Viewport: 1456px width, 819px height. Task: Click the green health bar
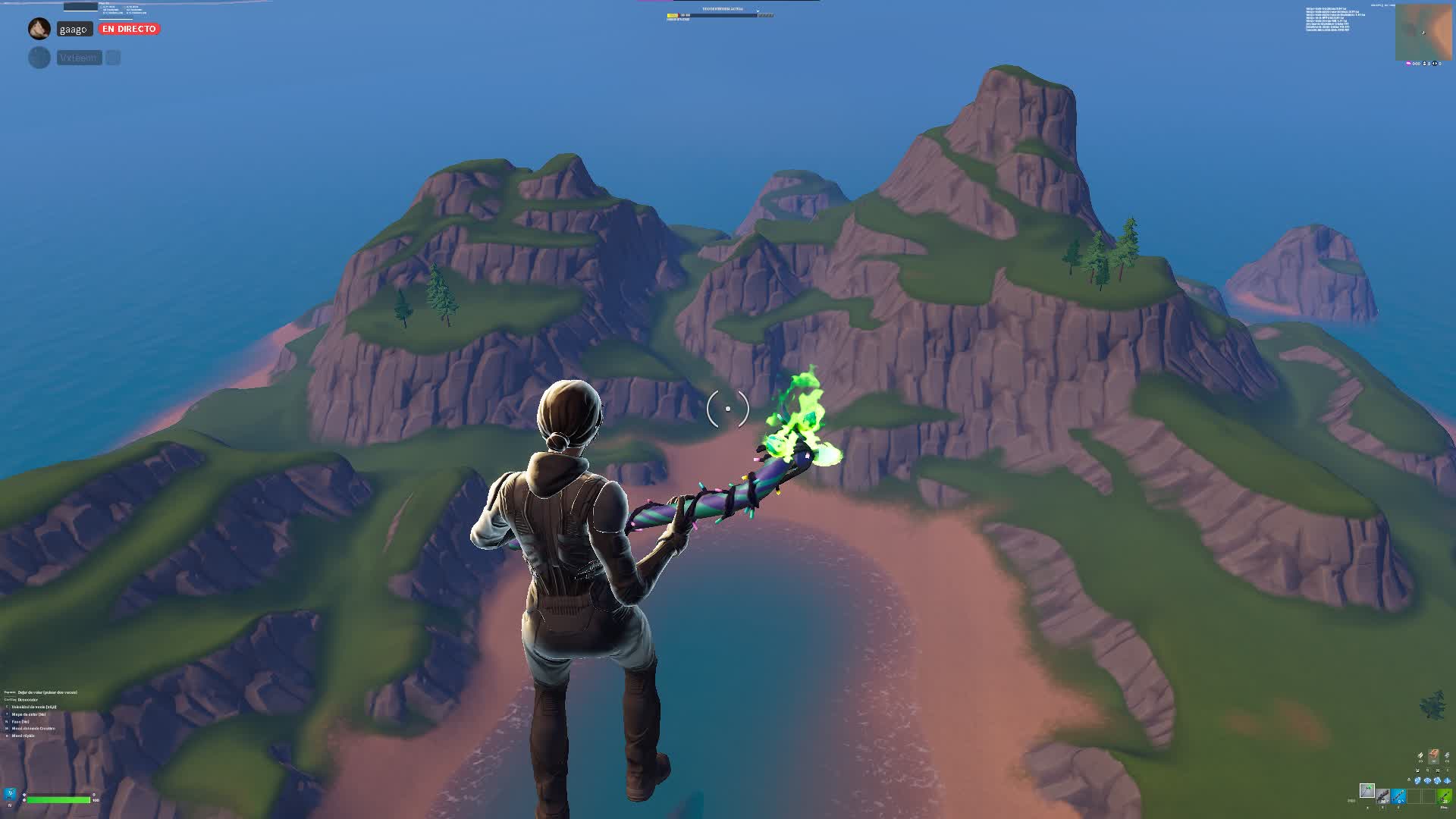[x=57, y=801]
